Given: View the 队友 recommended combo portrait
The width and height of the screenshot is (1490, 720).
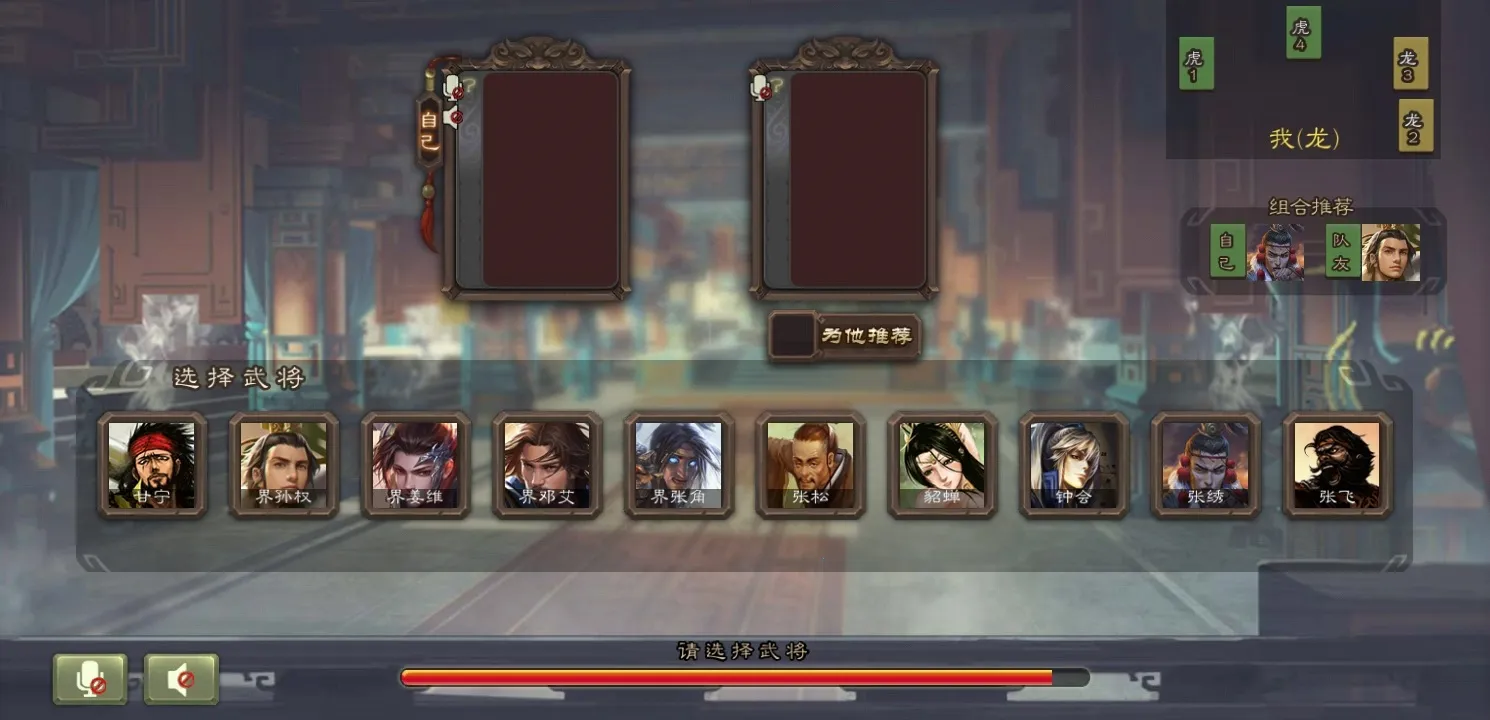Looking at the screenshot, I should click(x=1390, y=253).
